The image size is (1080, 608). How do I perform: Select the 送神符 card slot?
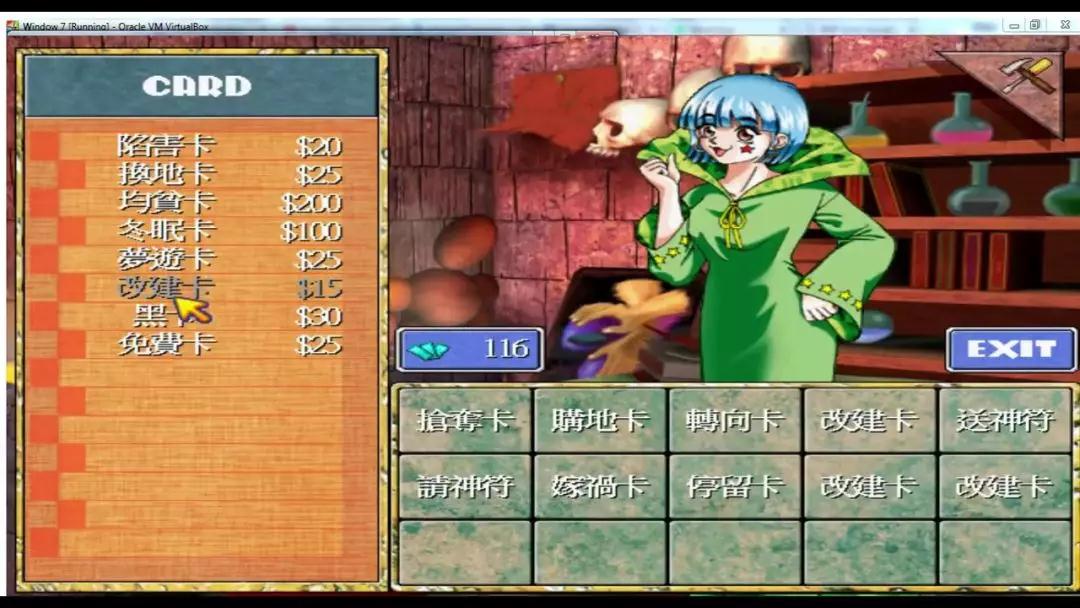pyautogui.click(x=1004, y=420)
